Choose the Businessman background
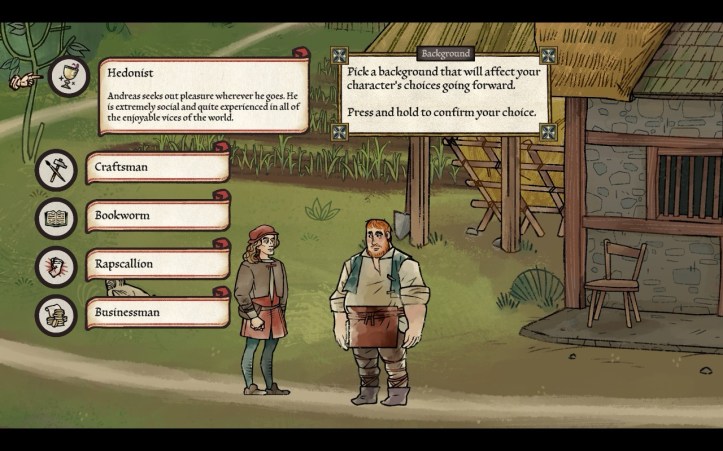This screenshot has height=451, width=723. pos(157,312)
